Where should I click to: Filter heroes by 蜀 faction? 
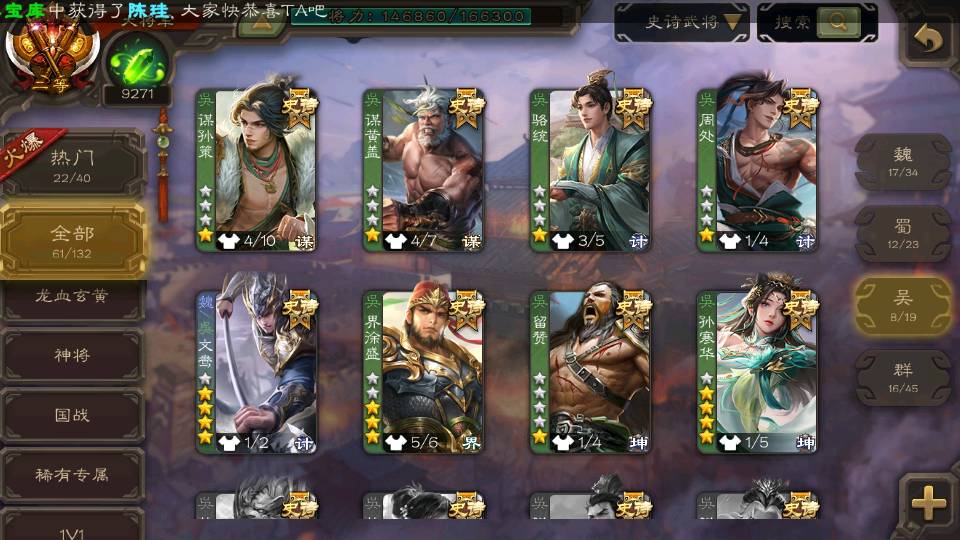[x=903, y=234]
